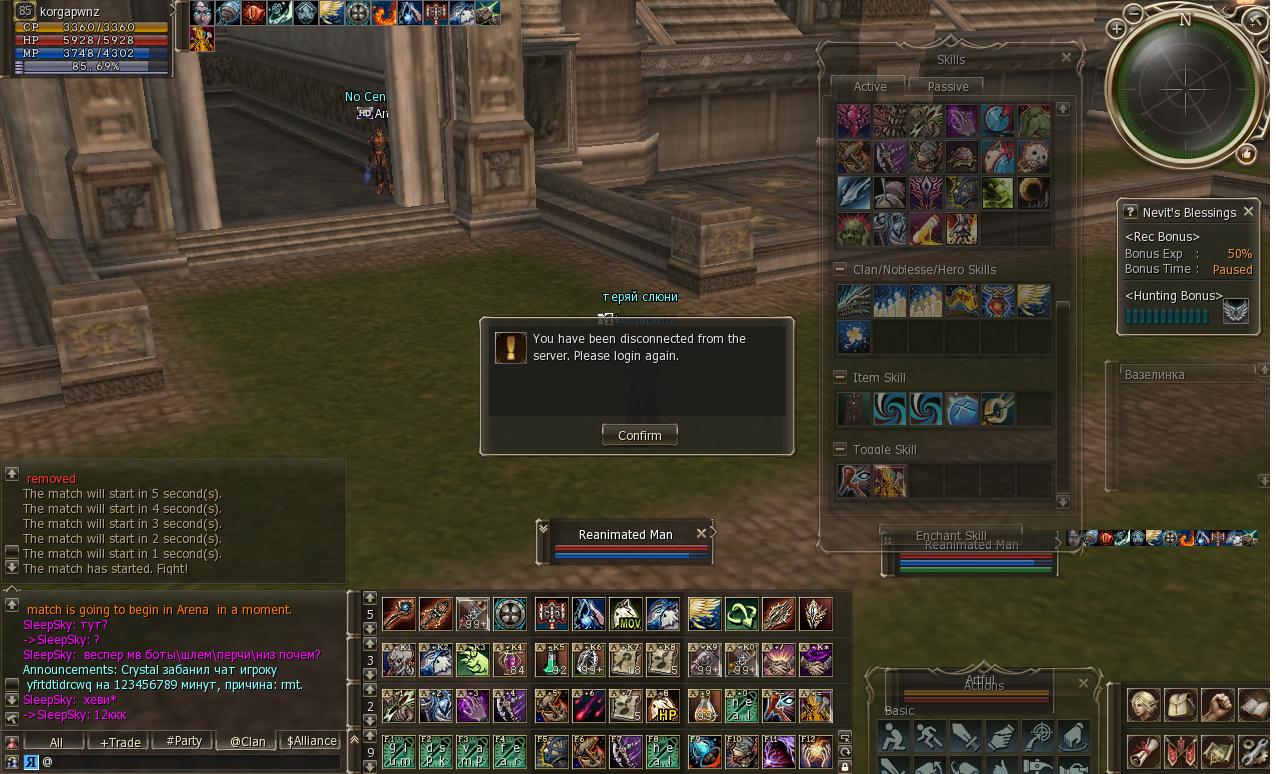Open the Active skills tab
This screenshot has width=1276, height=774.
pyautogui.click(x=870, y=87)
